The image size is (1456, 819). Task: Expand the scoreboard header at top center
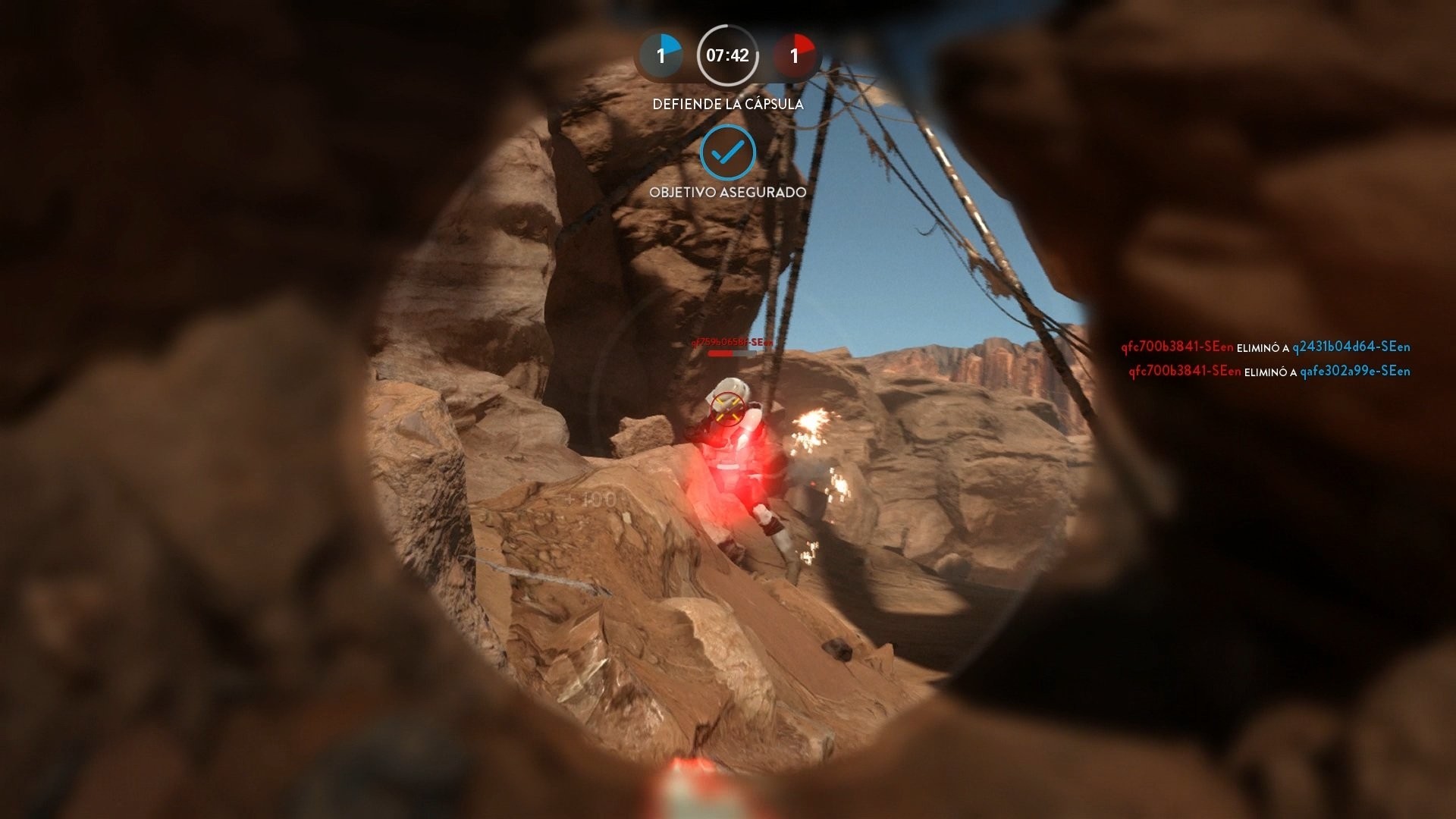click(726, 55)
